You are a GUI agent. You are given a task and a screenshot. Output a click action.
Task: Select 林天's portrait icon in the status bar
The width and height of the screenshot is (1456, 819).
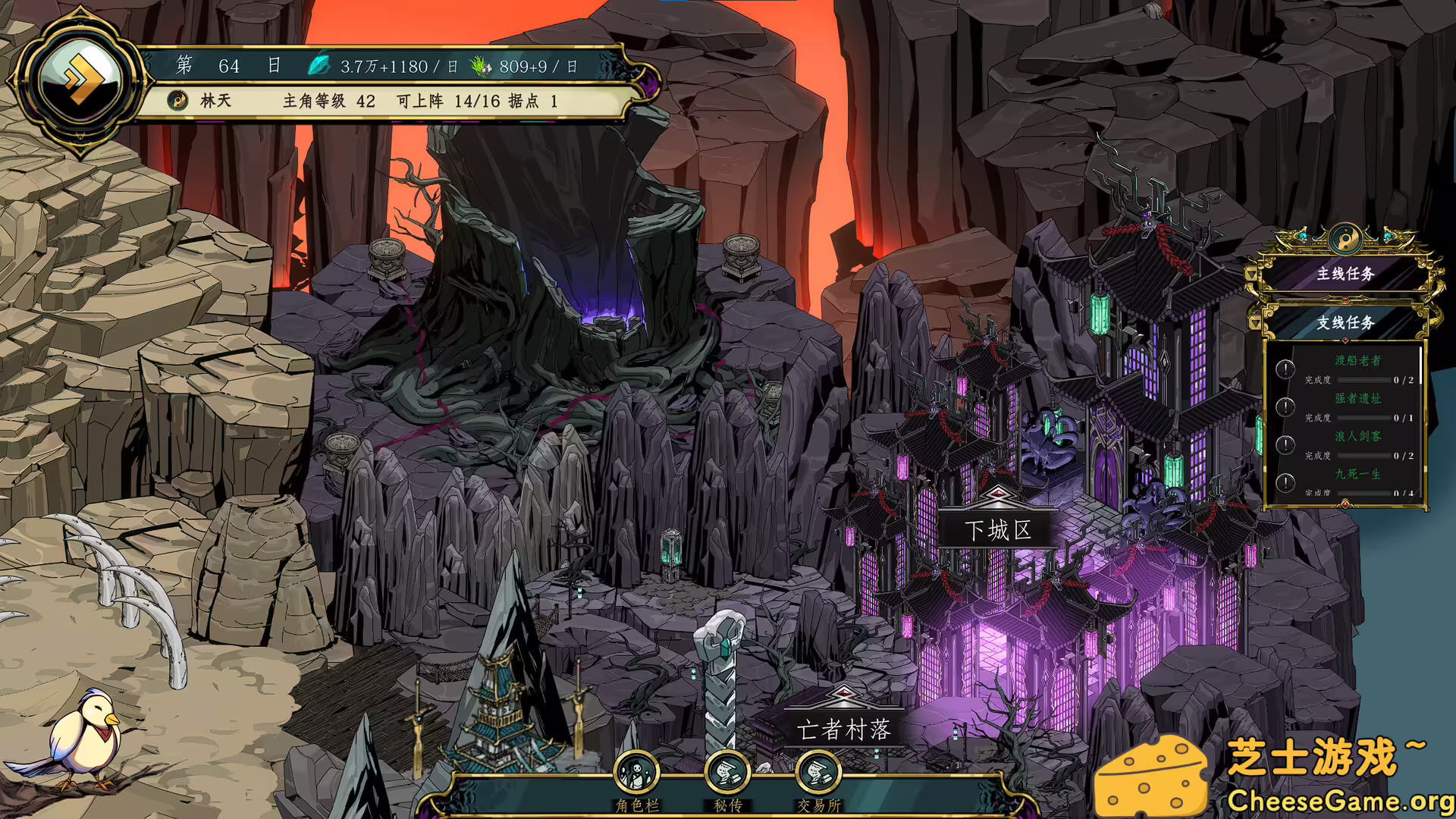coord(179,100)
